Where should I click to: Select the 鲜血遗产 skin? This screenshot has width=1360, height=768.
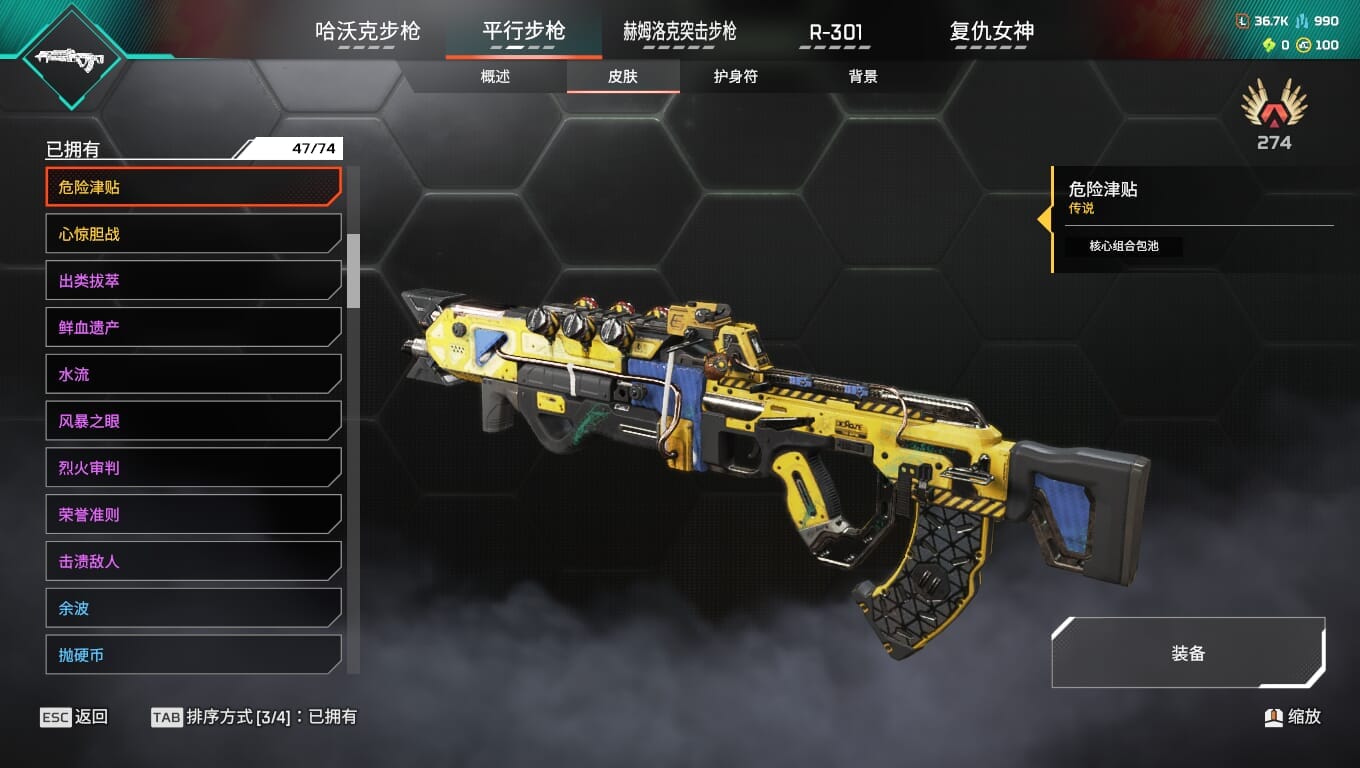[x=193, y=327]
